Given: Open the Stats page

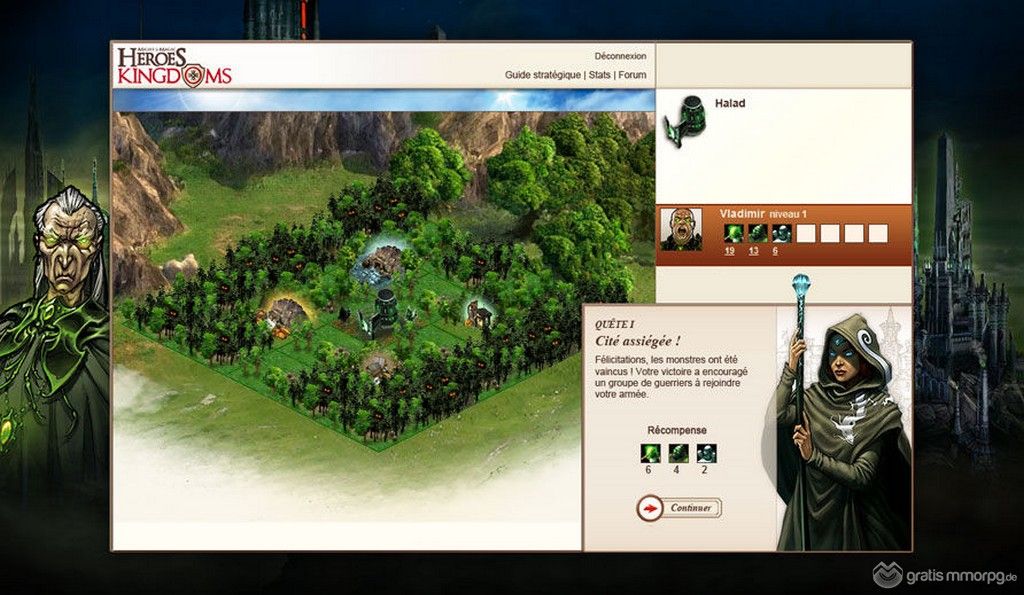Looking at the screenshot, I should tap(599, 75).
